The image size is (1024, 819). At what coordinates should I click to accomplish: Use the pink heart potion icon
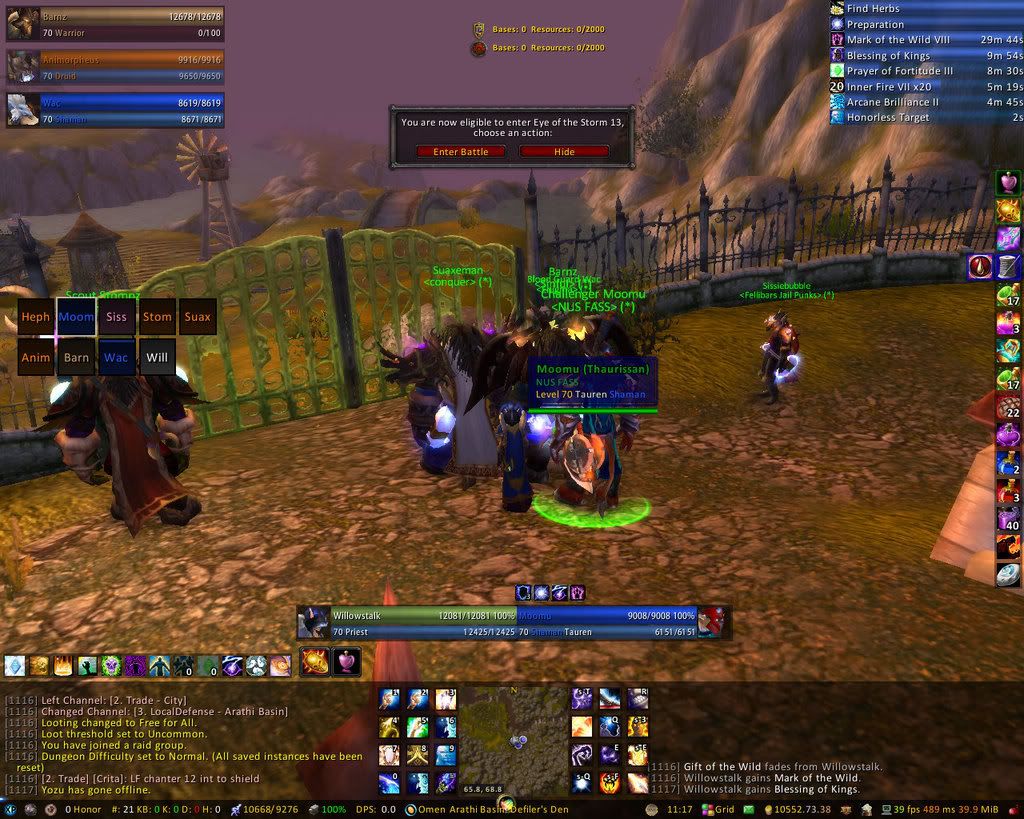(1008, 183)
